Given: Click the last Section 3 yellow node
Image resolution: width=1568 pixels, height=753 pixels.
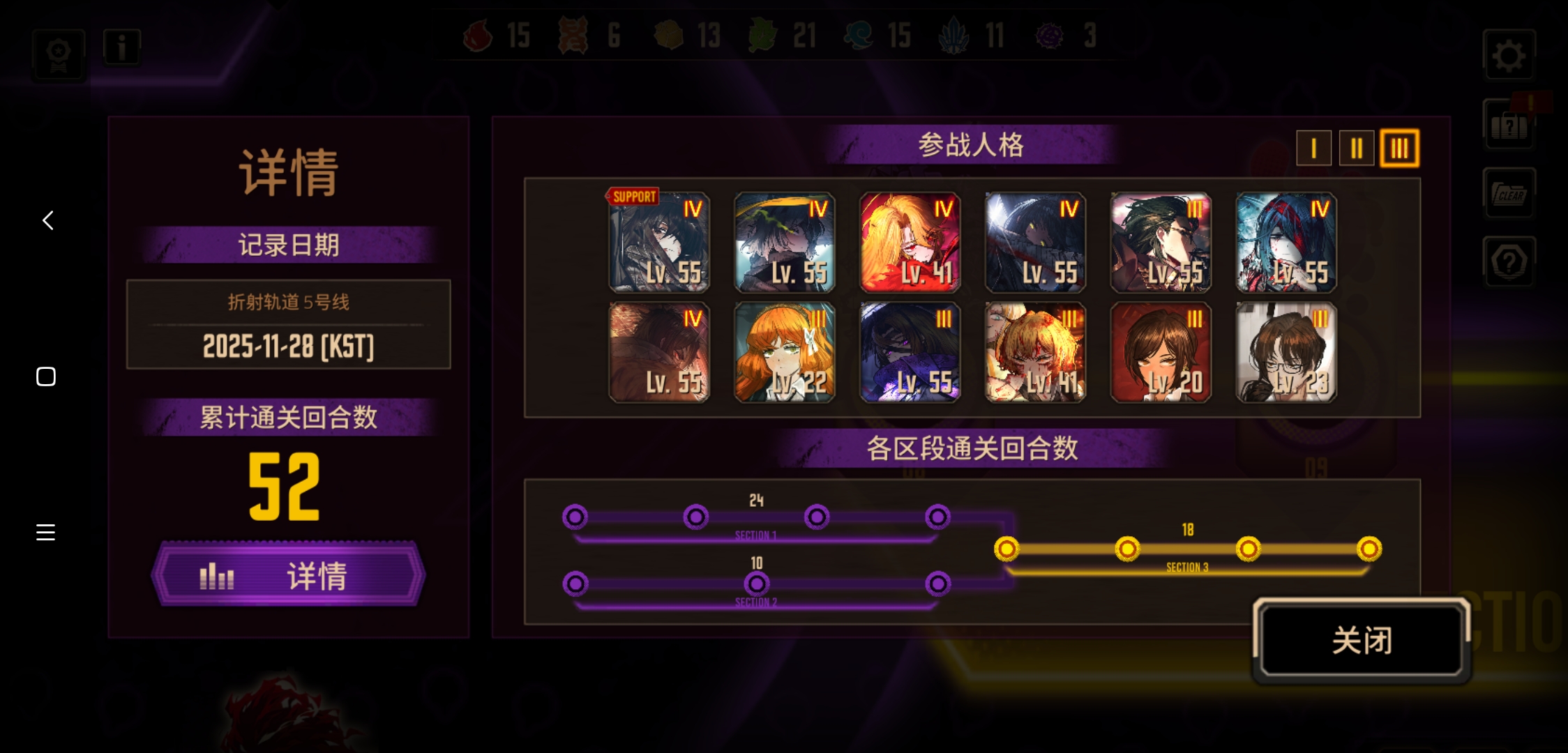Looking at the screenshot, I should (x=1369, y=549).
